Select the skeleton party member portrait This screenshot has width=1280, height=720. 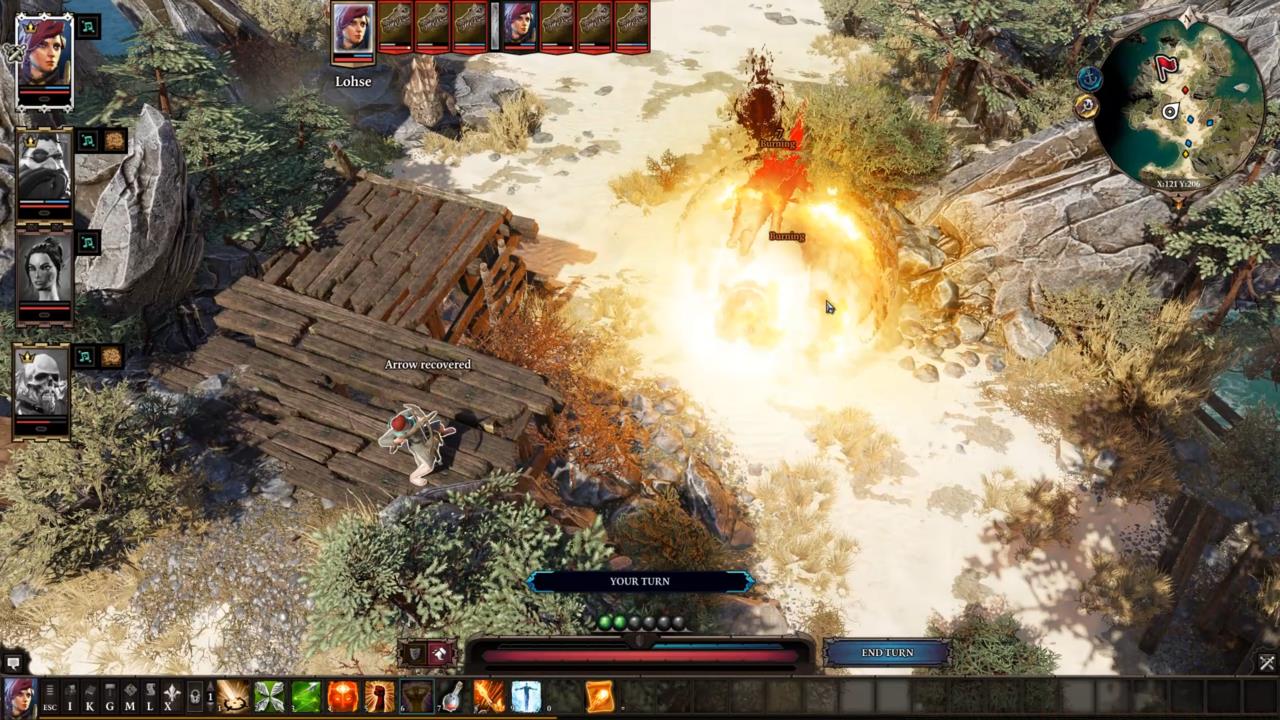[42, 383]
